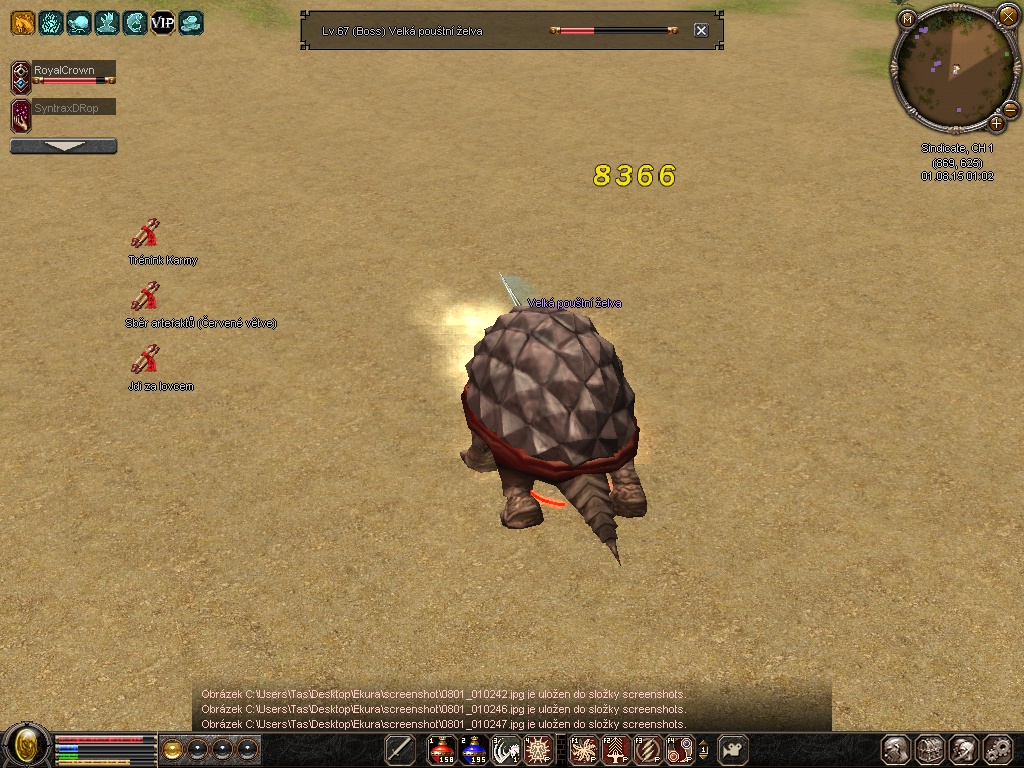Viewport: 1024px width, 768px height.
Task: Click the VIP buff icon
Action: coord(162,22)
